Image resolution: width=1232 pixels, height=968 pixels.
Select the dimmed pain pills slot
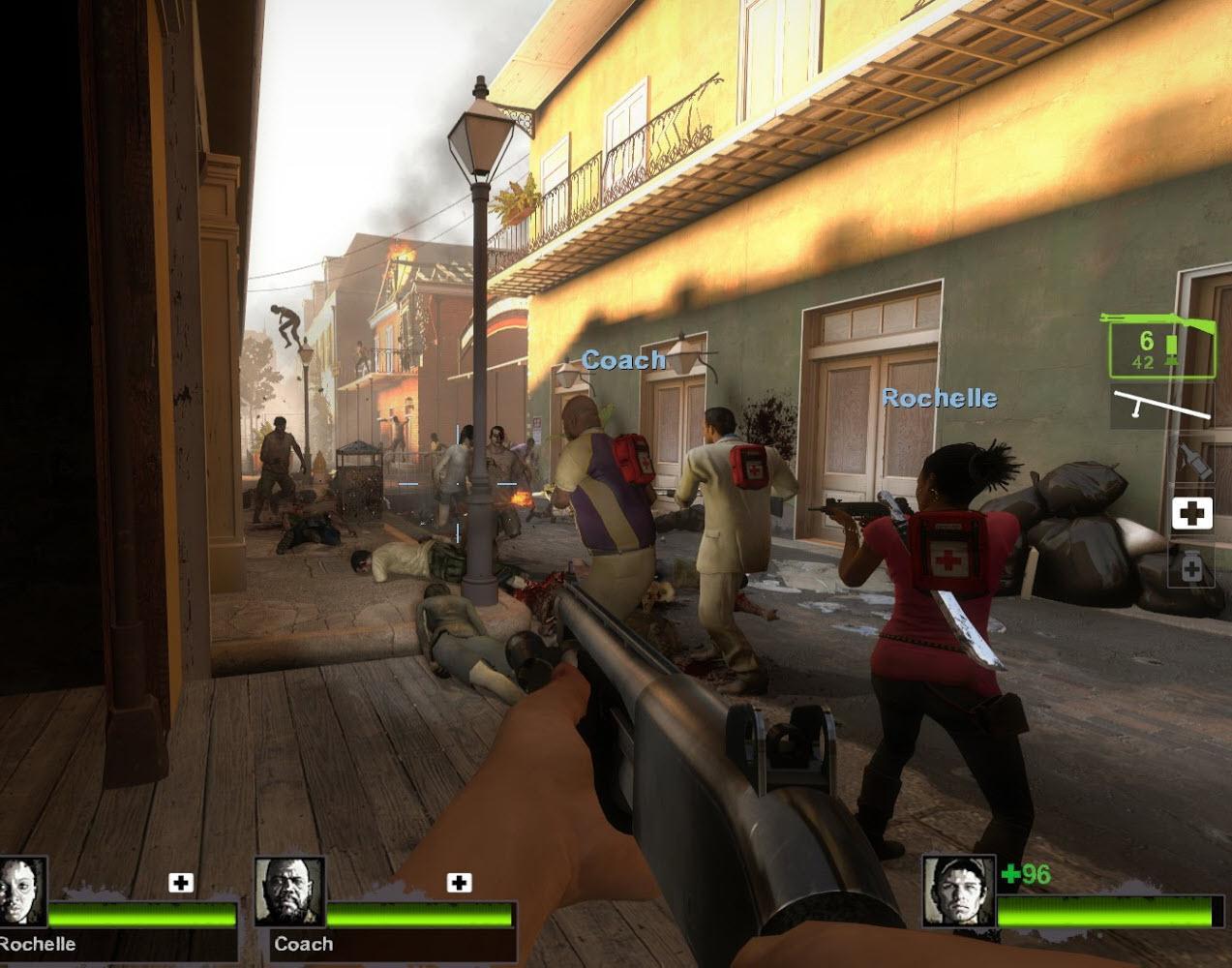coord(1192,568)
